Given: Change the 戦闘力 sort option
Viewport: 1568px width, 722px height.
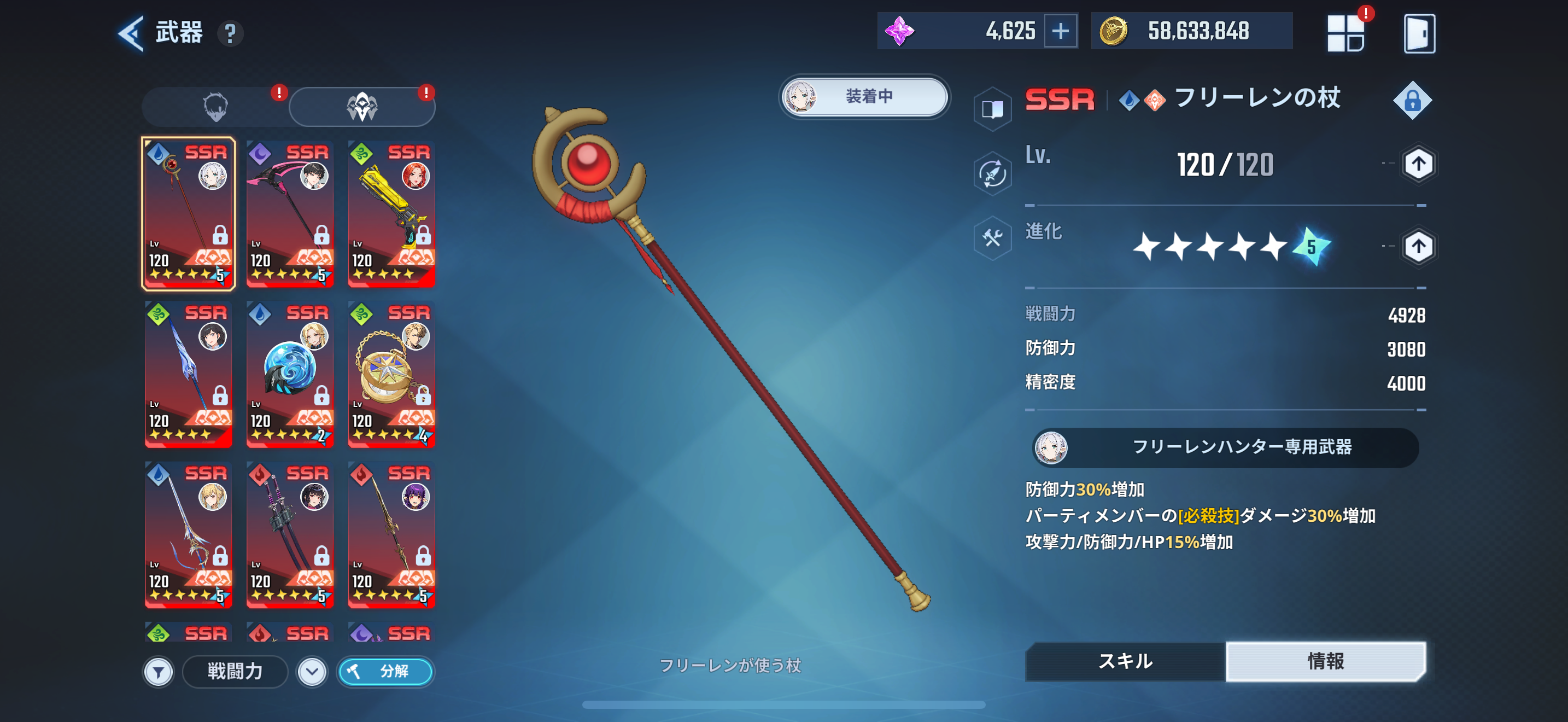Looking at the screenshot, I should [235, 672].
